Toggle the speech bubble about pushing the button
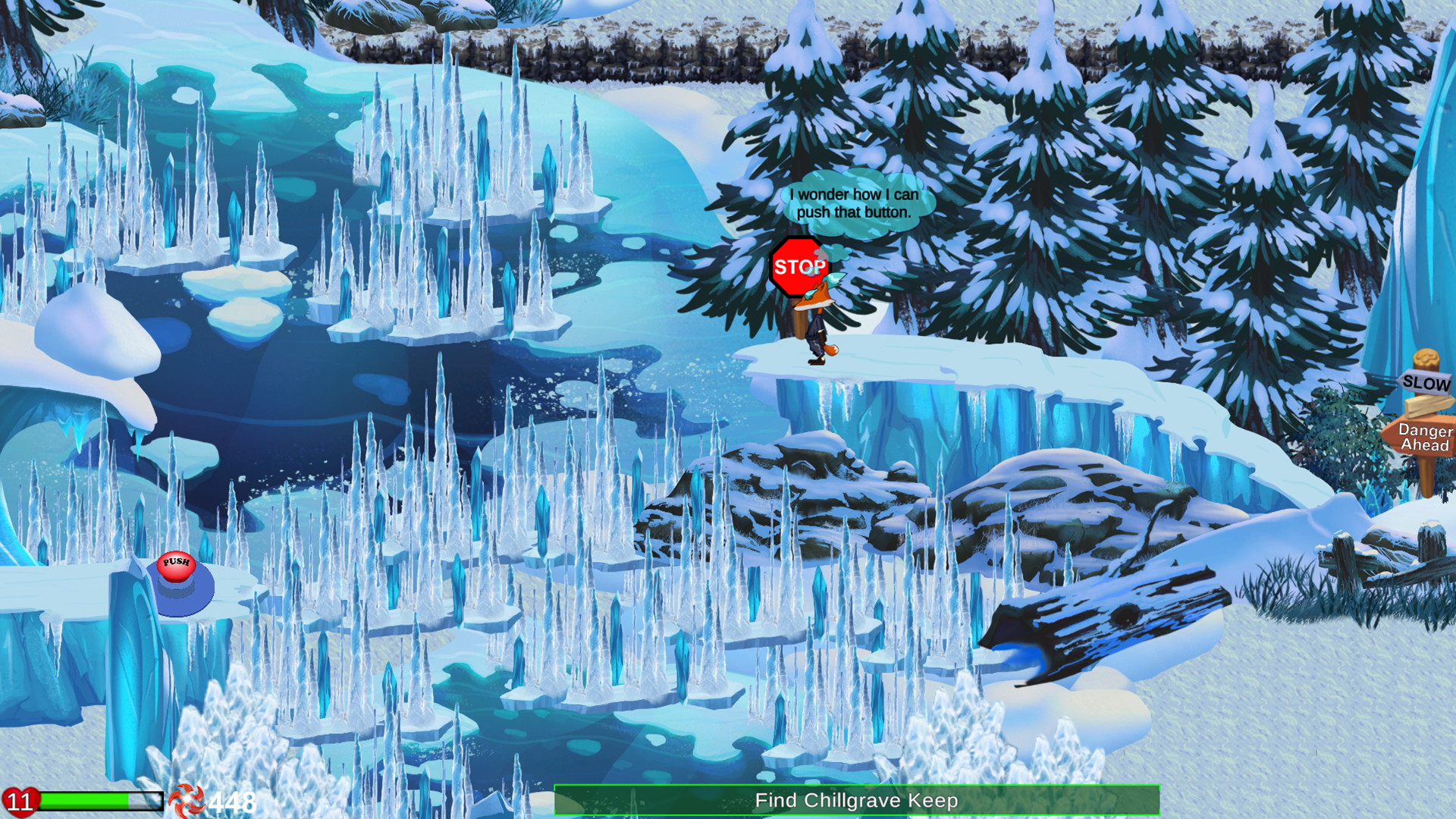Screen dimensions: 1456x819 click(851, 206)
